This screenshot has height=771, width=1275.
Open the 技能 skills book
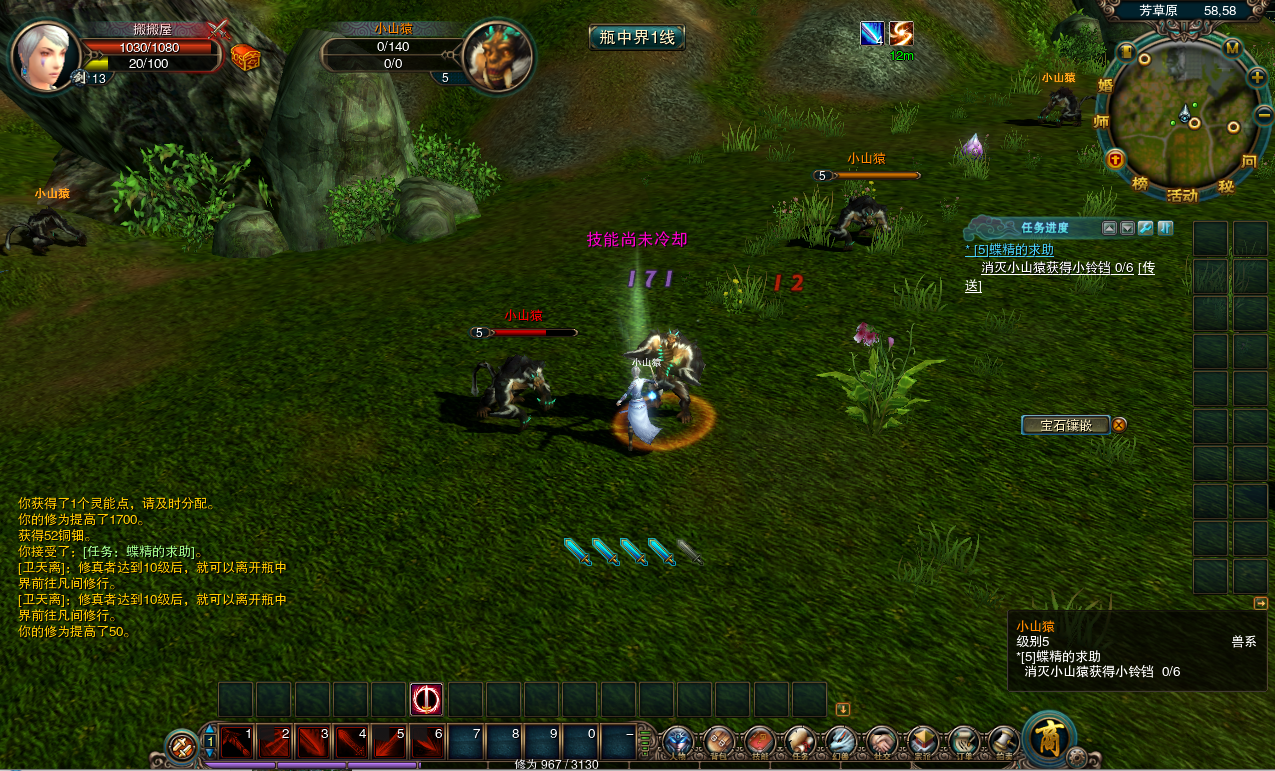click(760, 742)
